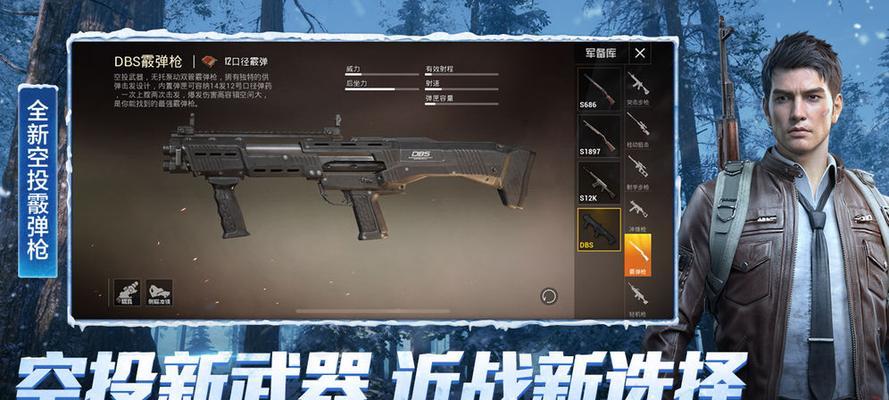Click the scope attachment icon
This screenshot has width=889, height=400.
click(x=127, y=292)
